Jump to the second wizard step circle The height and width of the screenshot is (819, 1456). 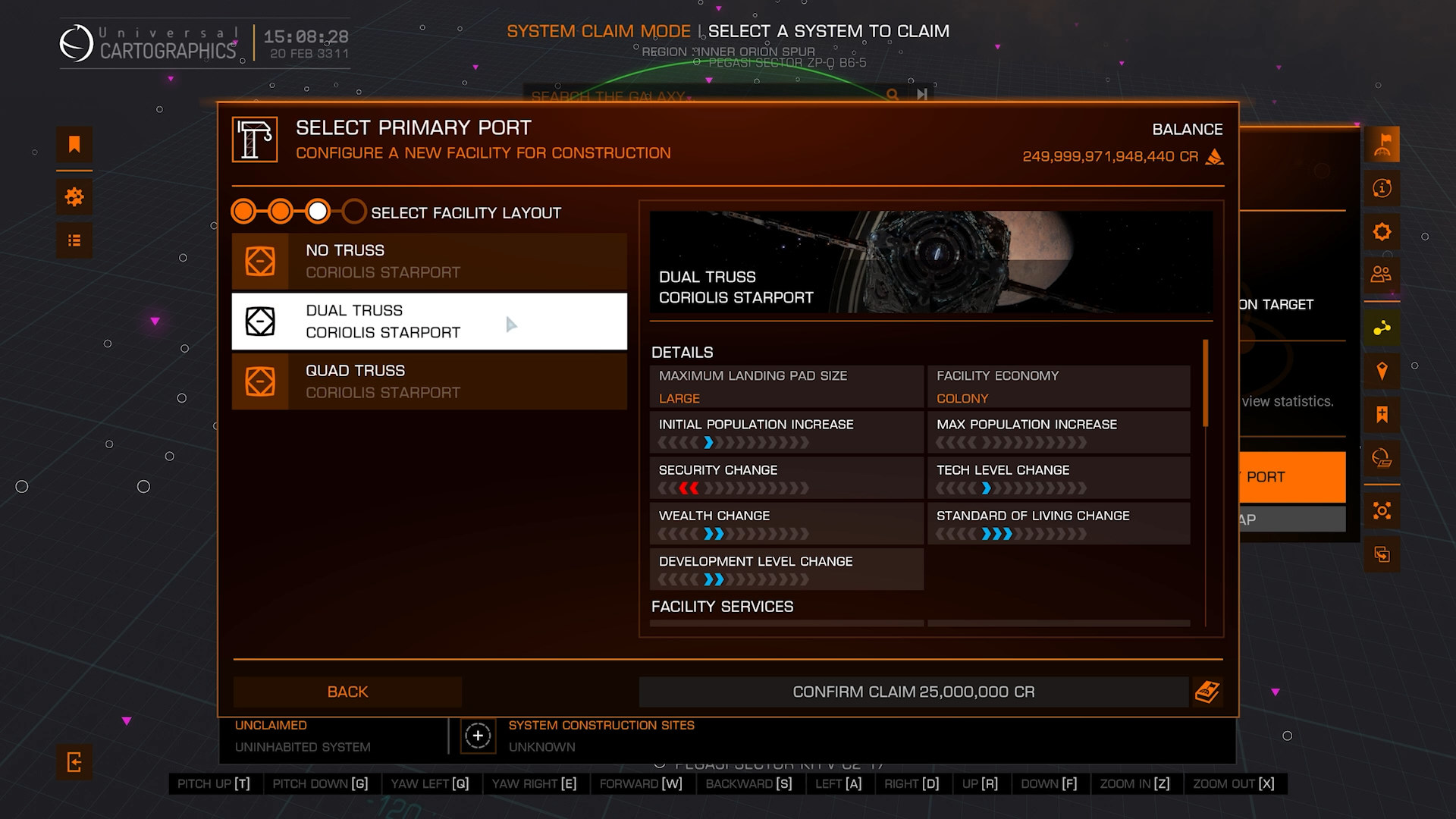click(x=281, y=212)
